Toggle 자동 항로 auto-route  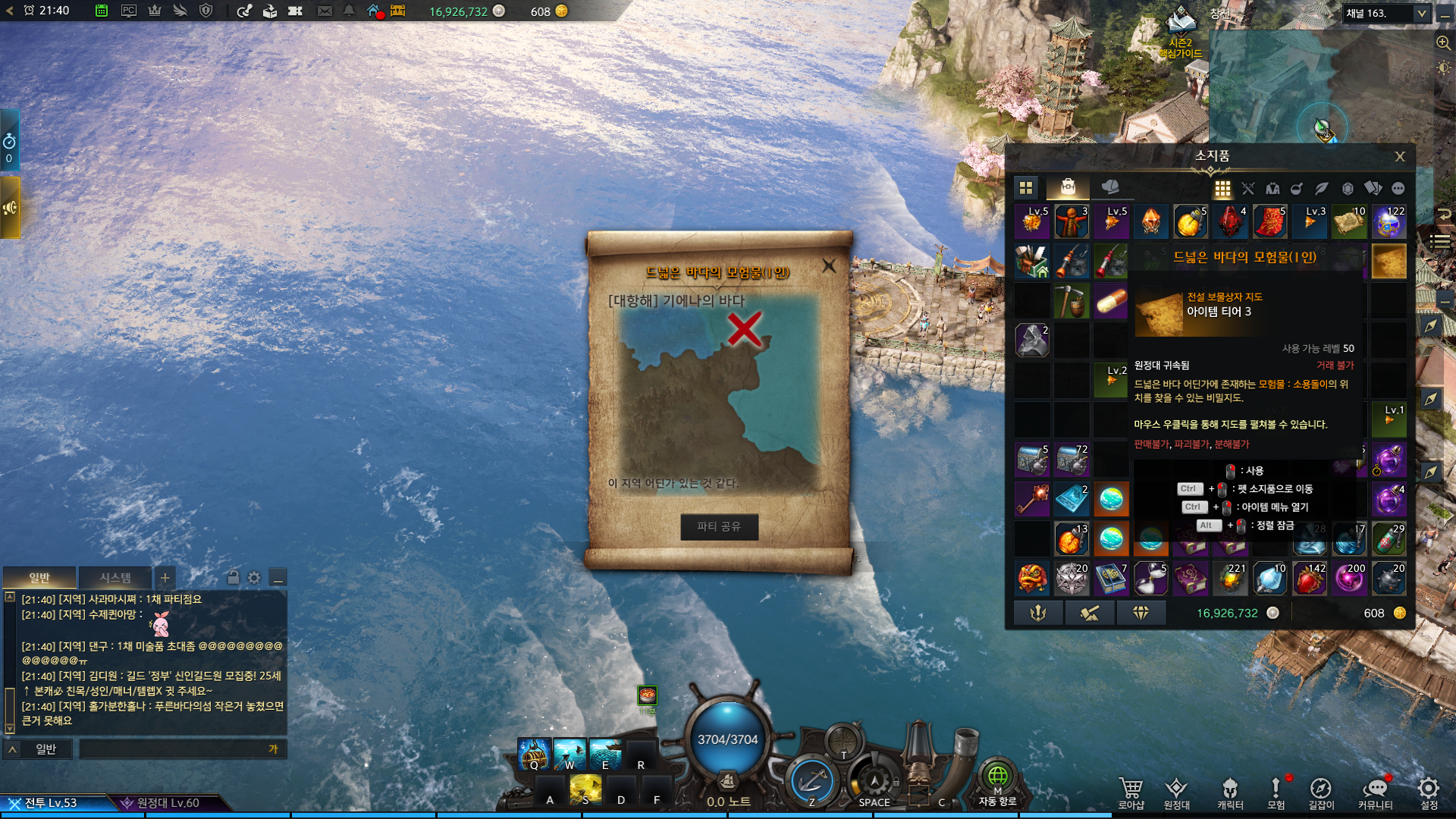coord(997,781)
